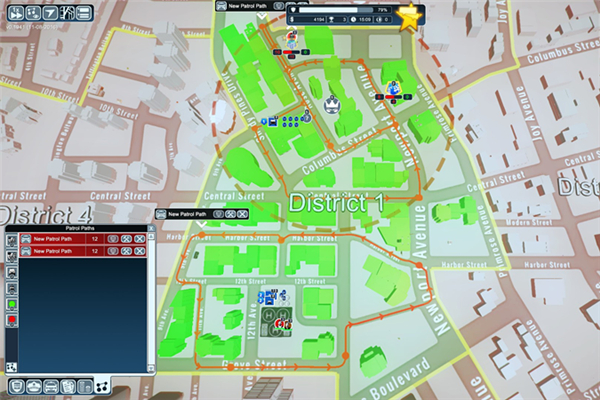This screenshot has width=600, height=400.
Task: Click the gold star icon
Action: 408,18
